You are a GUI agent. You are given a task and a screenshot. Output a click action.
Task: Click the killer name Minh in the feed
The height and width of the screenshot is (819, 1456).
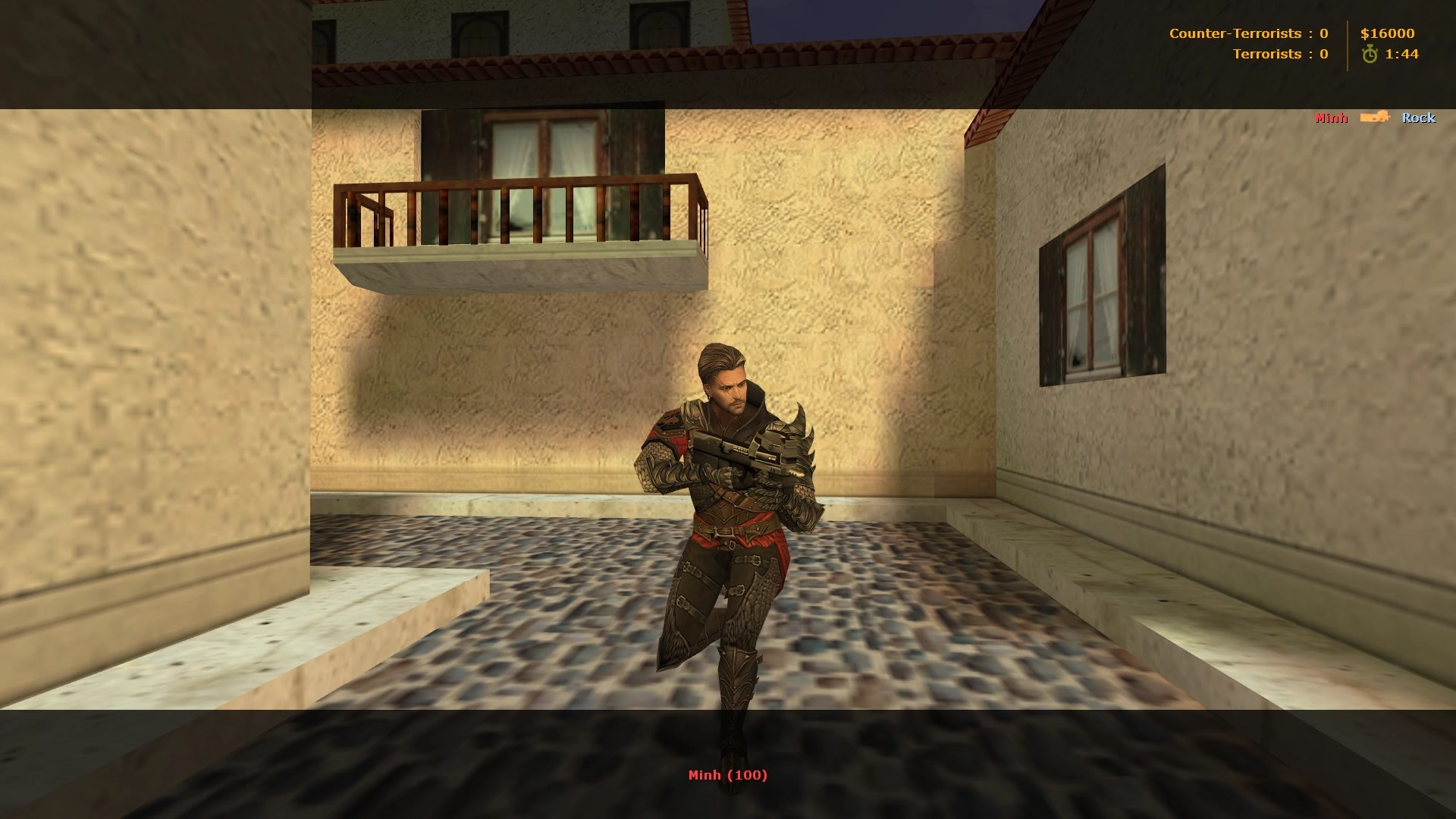[x=1332, y=118]
